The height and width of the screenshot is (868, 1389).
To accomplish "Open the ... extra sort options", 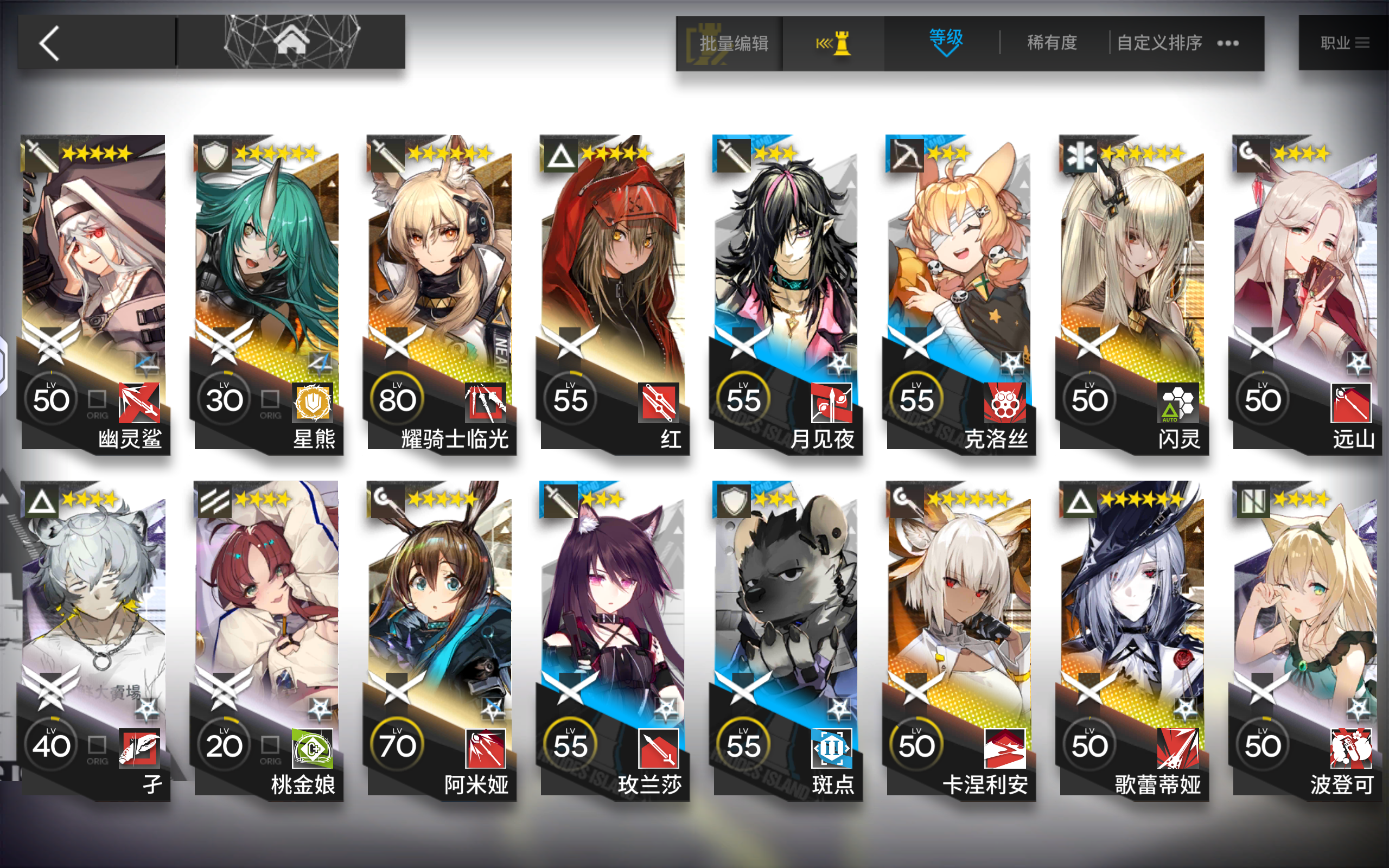I will tap(1228, 42).
